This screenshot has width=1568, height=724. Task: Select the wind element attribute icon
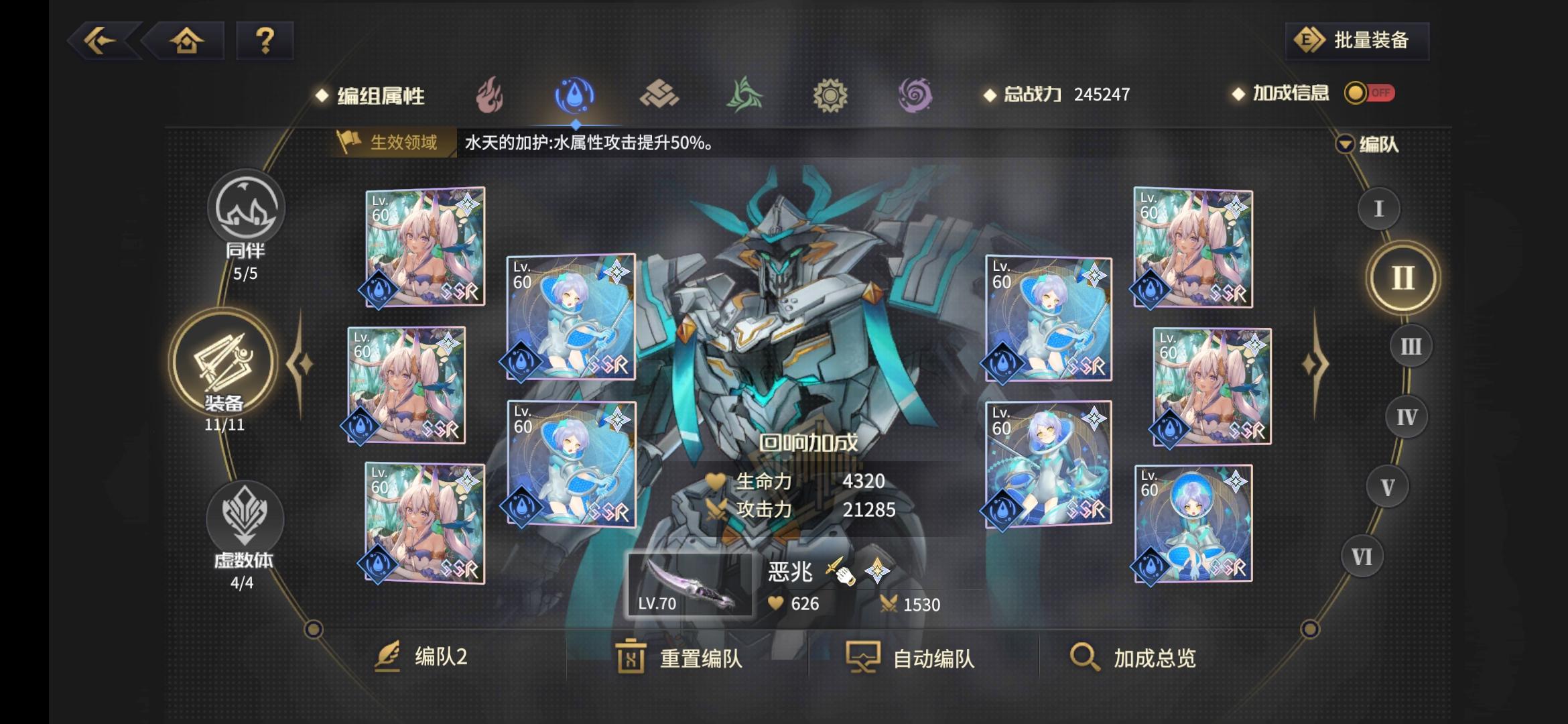[x=744, y=96]
